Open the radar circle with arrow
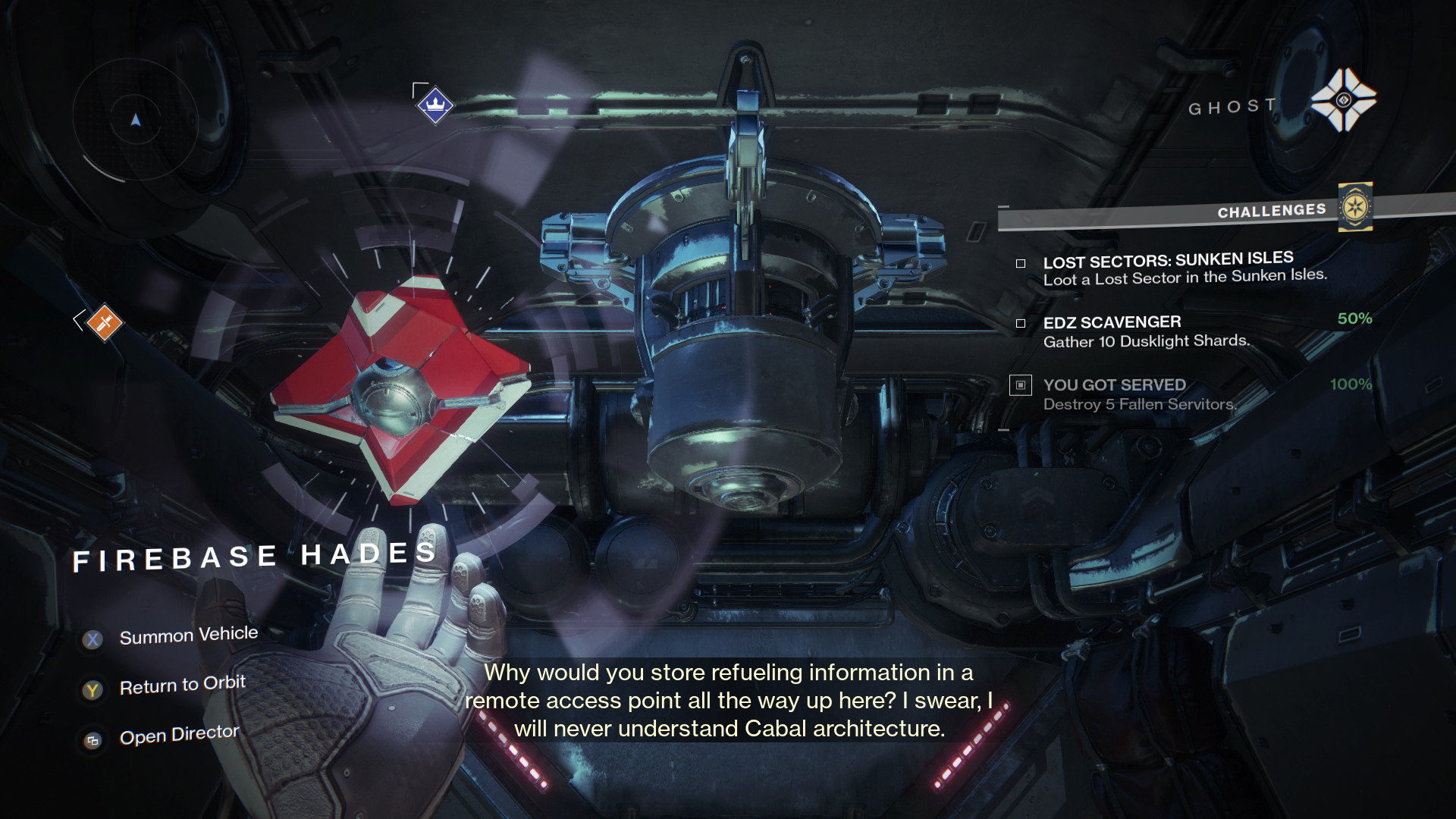The width and height of the screenshot is (1456, 819). tap(136, 120)
